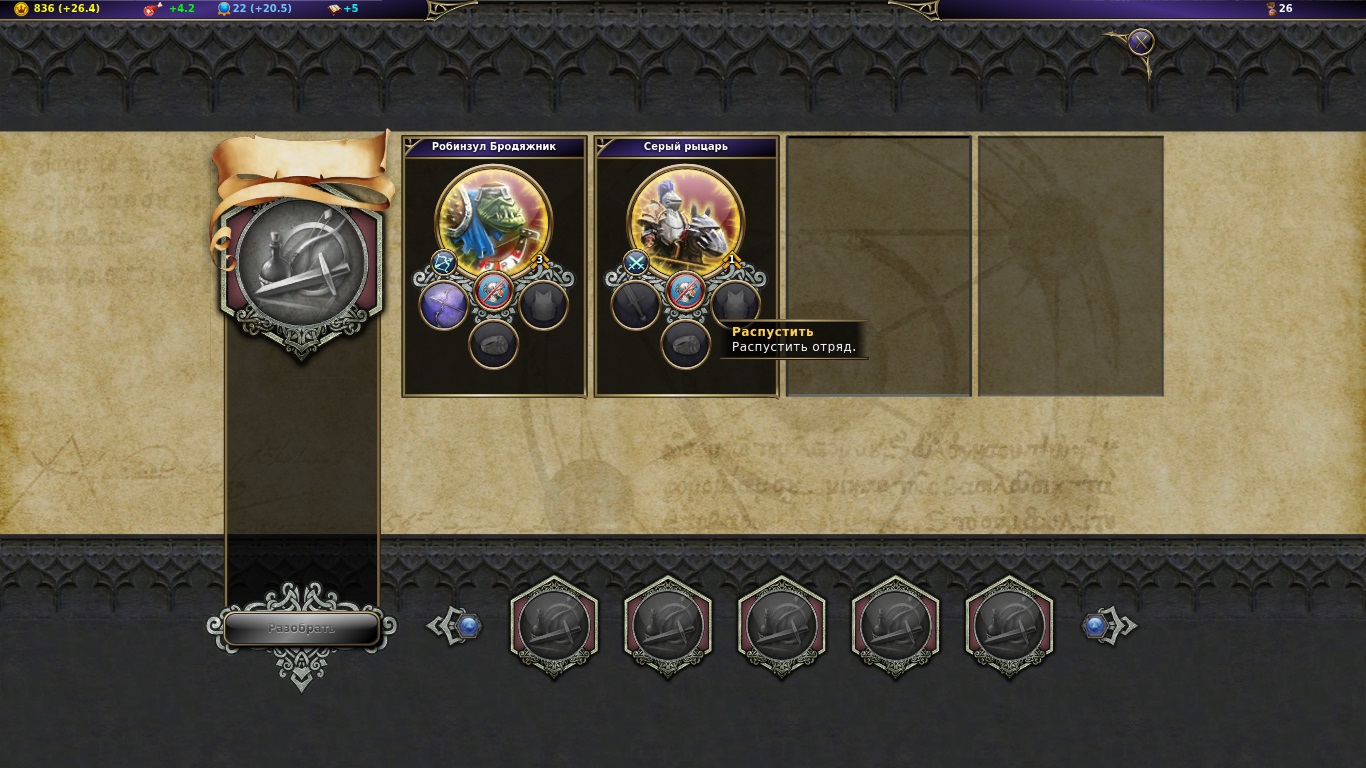
Task: Close the squad equipment screen
Action: 1141,42
